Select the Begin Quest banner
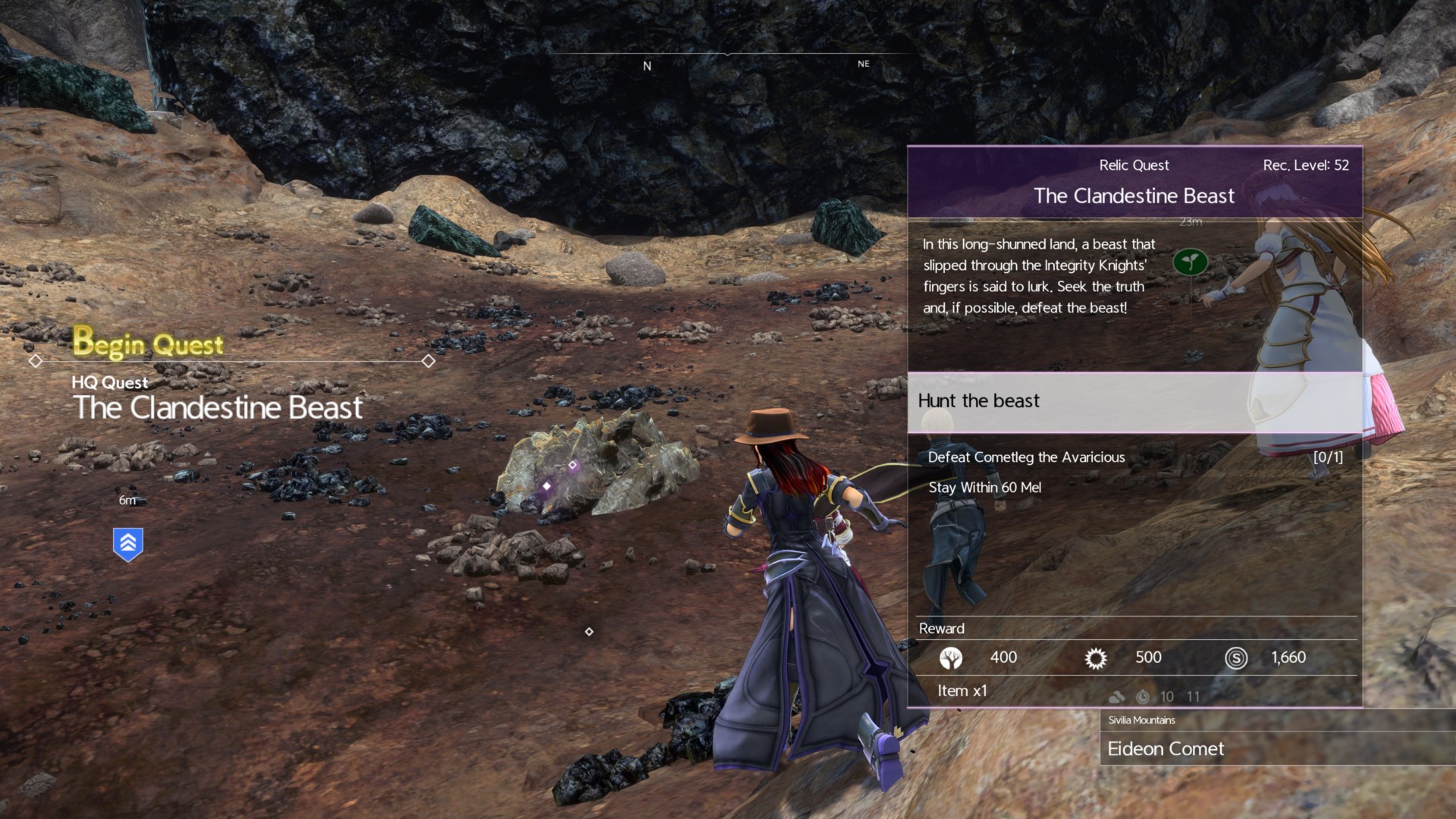The image size is (1456, 819). (149, 344)
